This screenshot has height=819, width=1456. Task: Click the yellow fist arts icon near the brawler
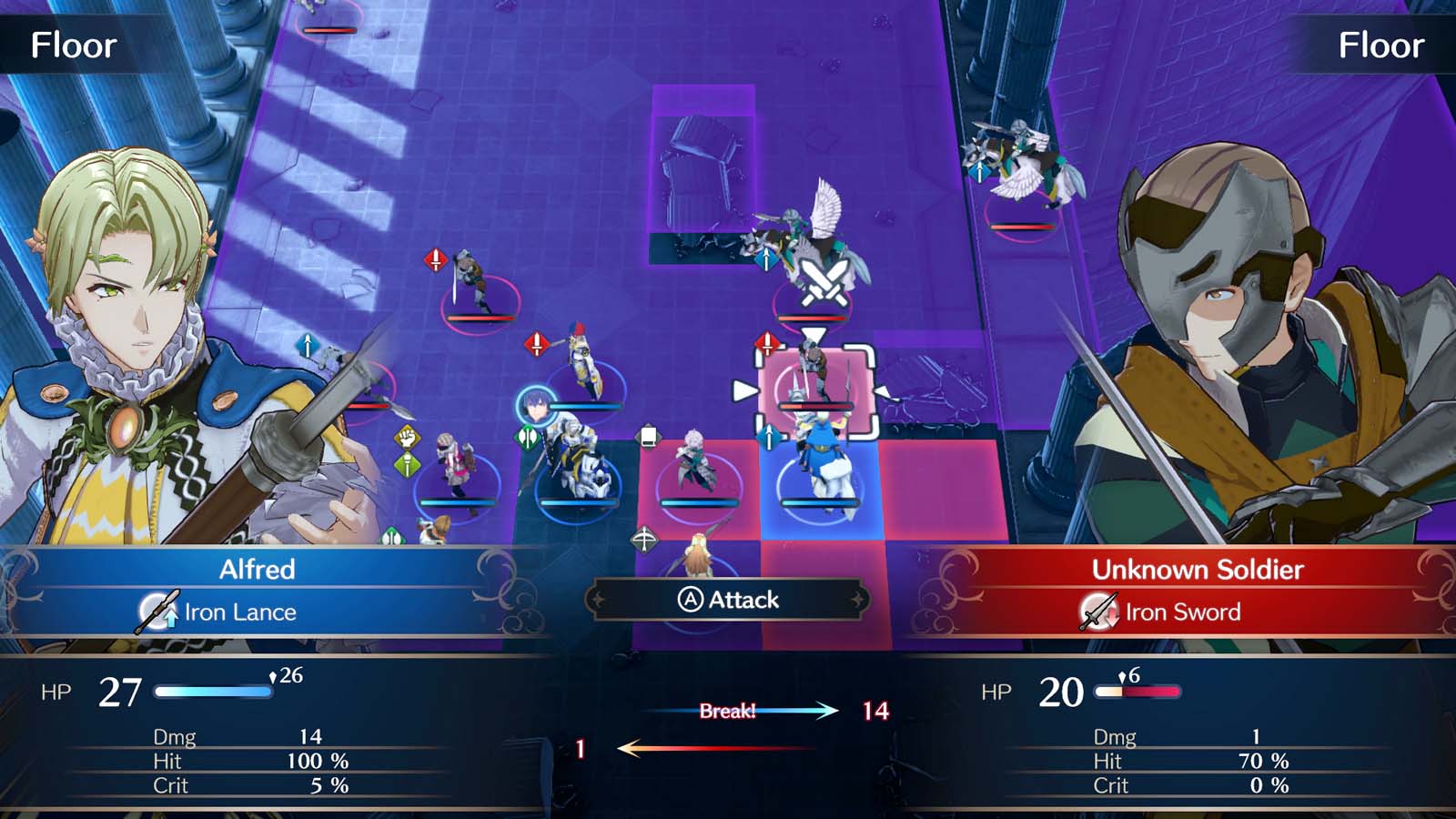click(408, 439)
